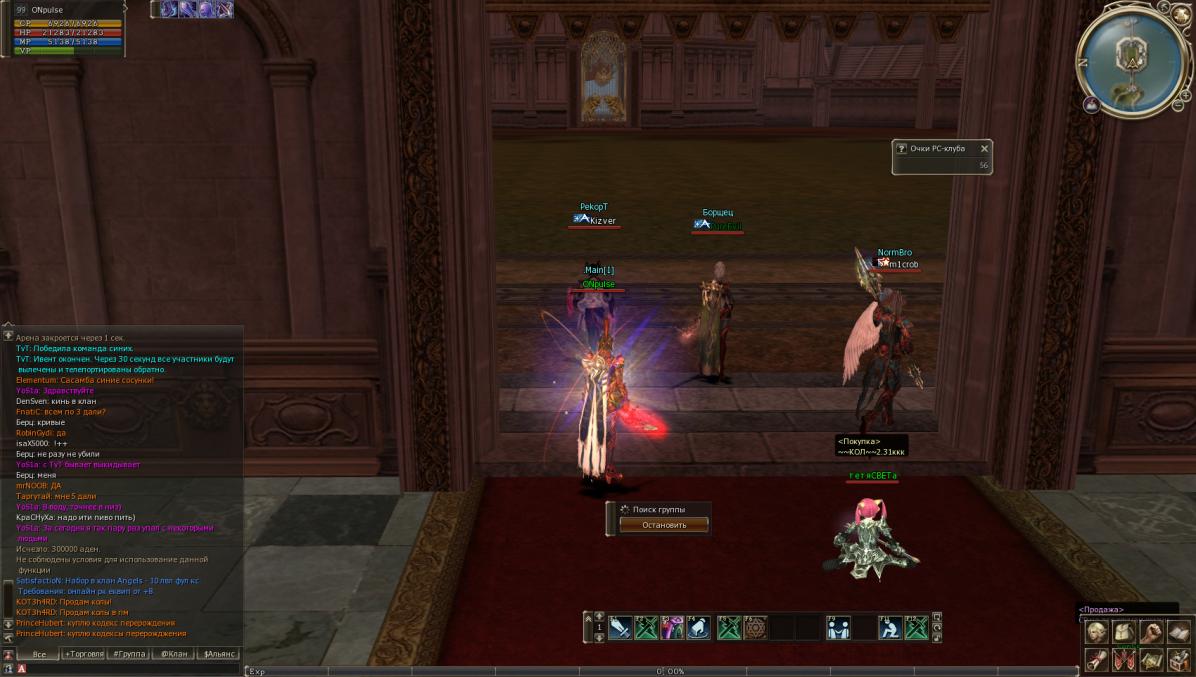Open the #Группа chat tab
Viewport: 1196px width, 677px height.
(x=129, y=654)
